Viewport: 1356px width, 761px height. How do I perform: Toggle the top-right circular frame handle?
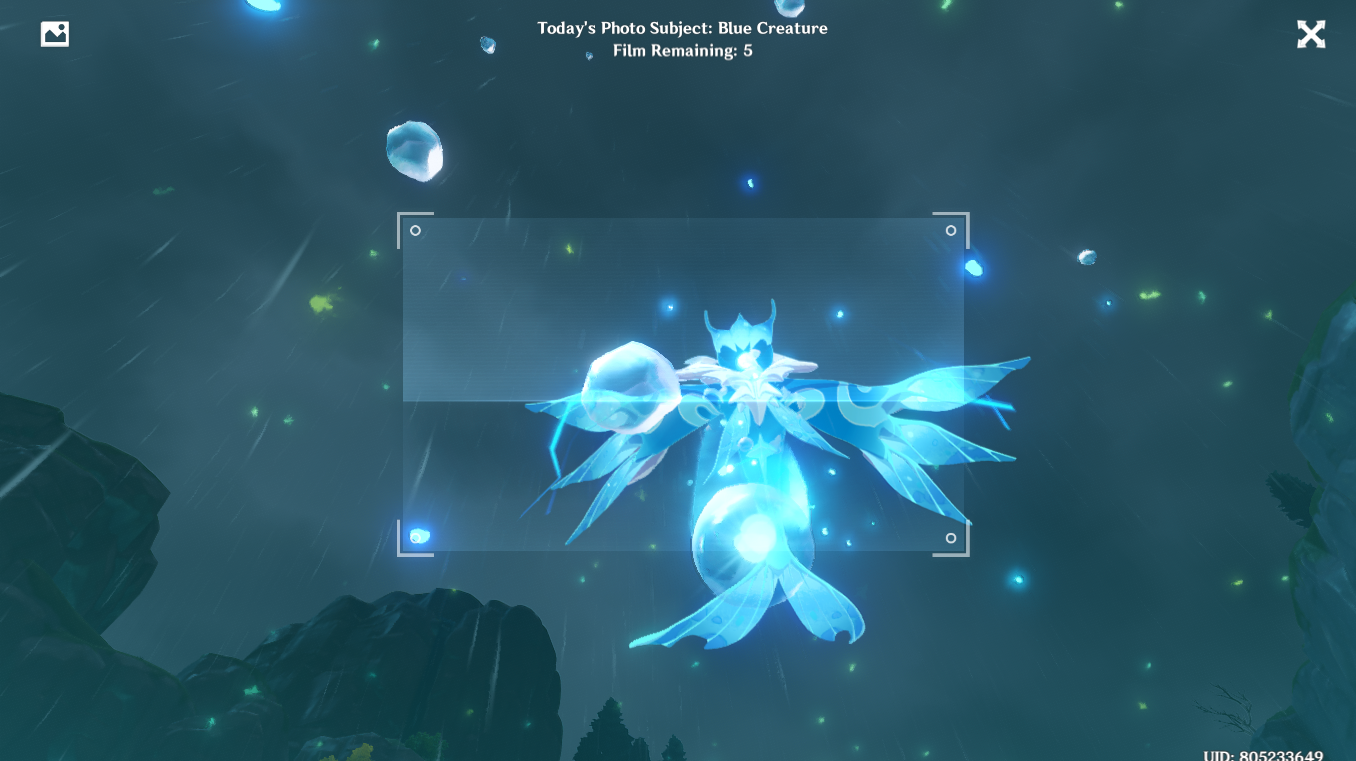[949, 230]
